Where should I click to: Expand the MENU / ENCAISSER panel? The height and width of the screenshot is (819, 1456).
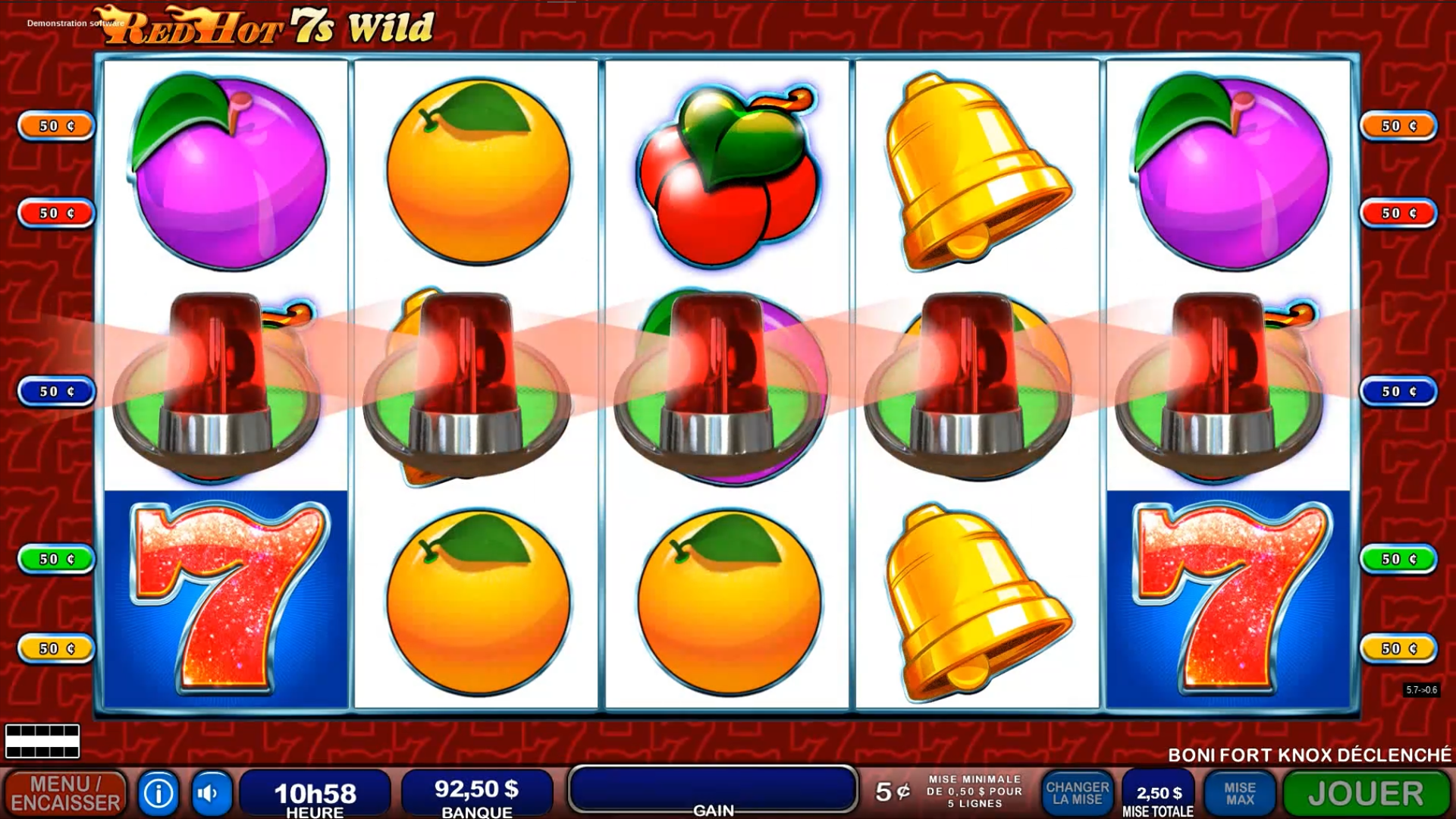(x=67, y=792)
